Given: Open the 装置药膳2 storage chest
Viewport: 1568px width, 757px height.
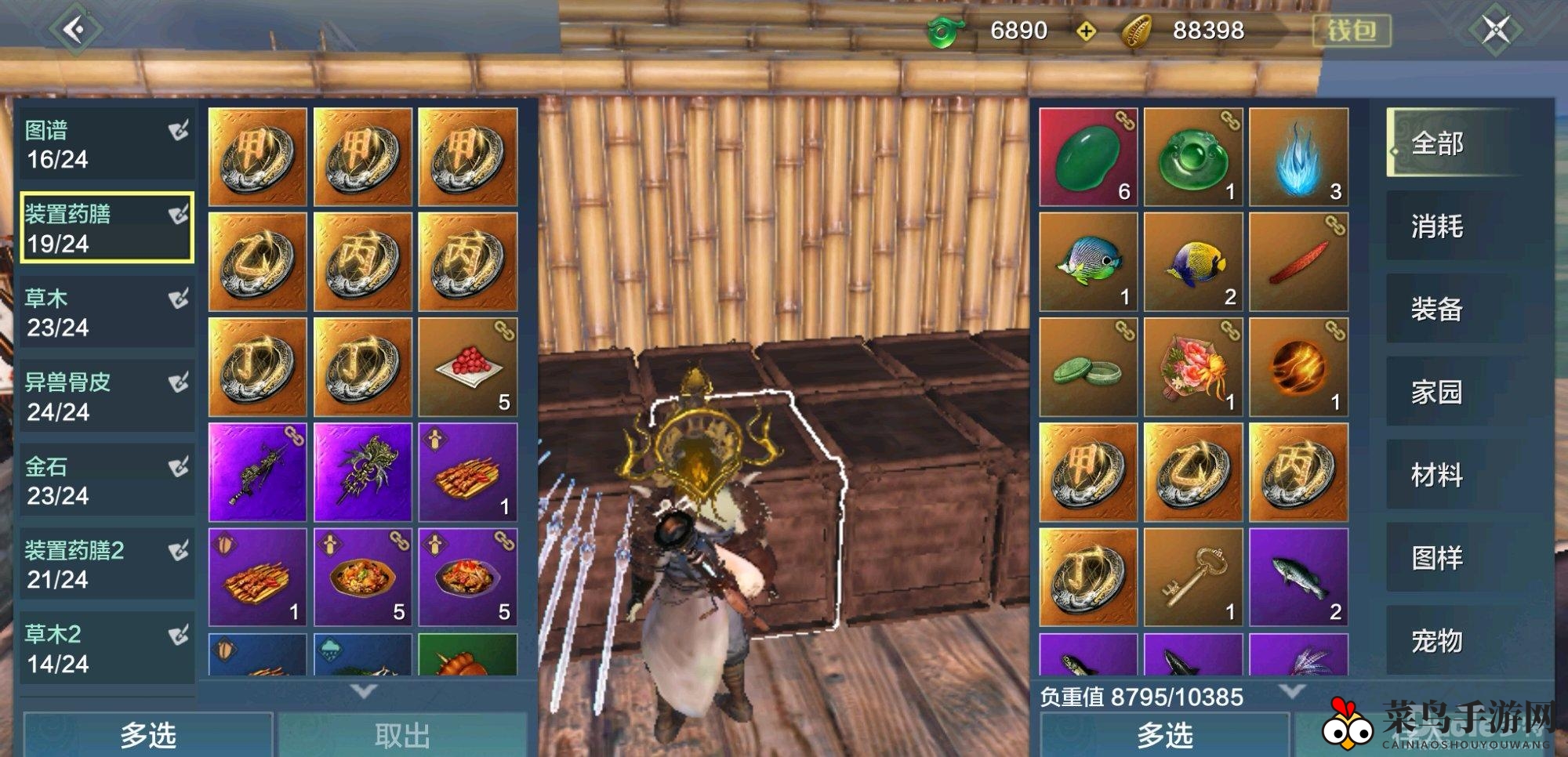Looking at the screenshot, I should pos(107,564).
